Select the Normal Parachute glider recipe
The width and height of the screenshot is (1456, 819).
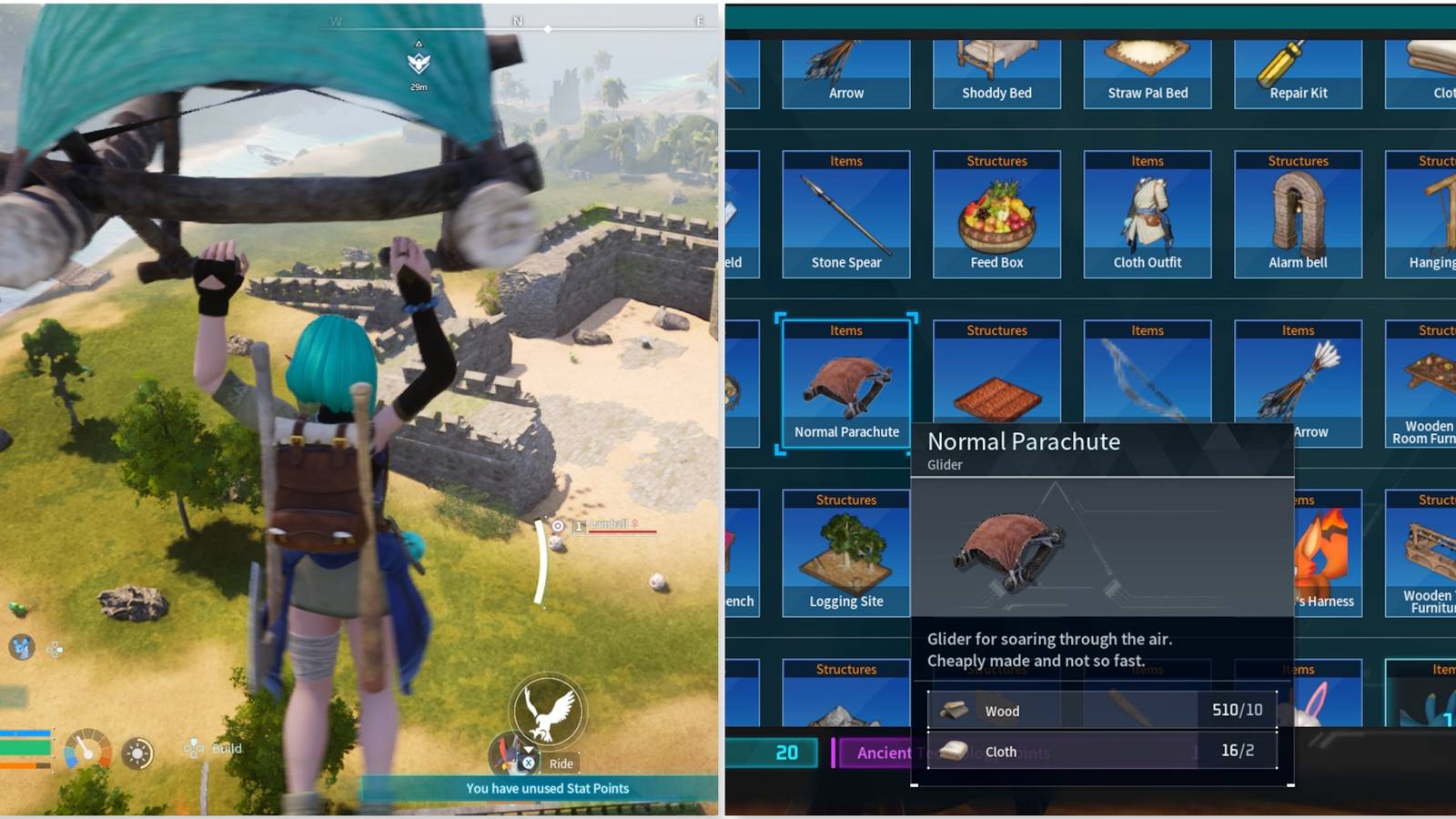tap(844, 382)
